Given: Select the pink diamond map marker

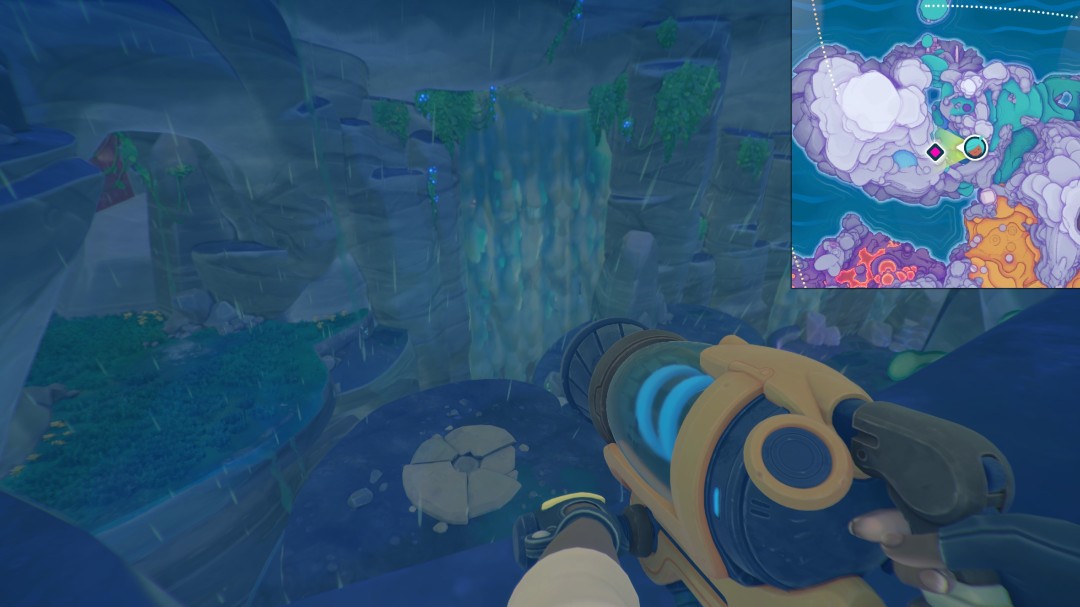Looking at the screenshot, I should tap(935, 152).
